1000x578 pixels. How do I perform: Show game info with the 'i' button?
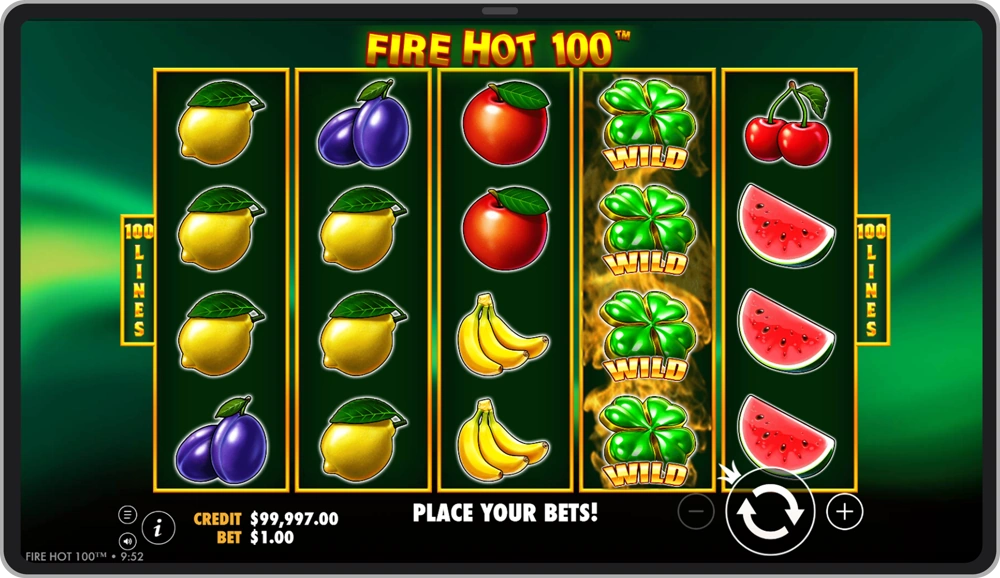(158, 526)
